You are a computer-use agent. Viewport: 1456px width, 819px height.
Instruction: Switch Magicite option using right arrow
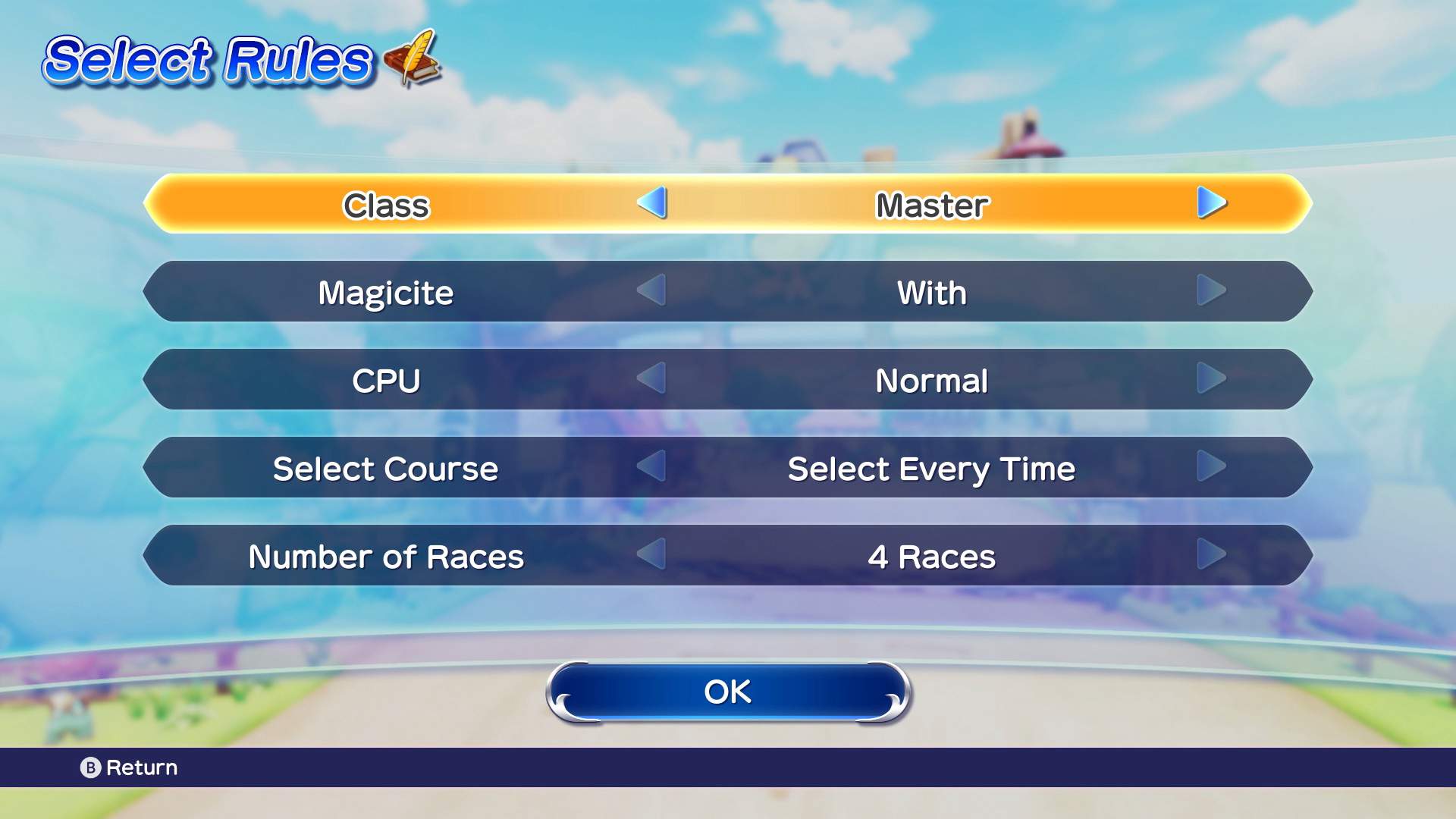pos(1211,290)
